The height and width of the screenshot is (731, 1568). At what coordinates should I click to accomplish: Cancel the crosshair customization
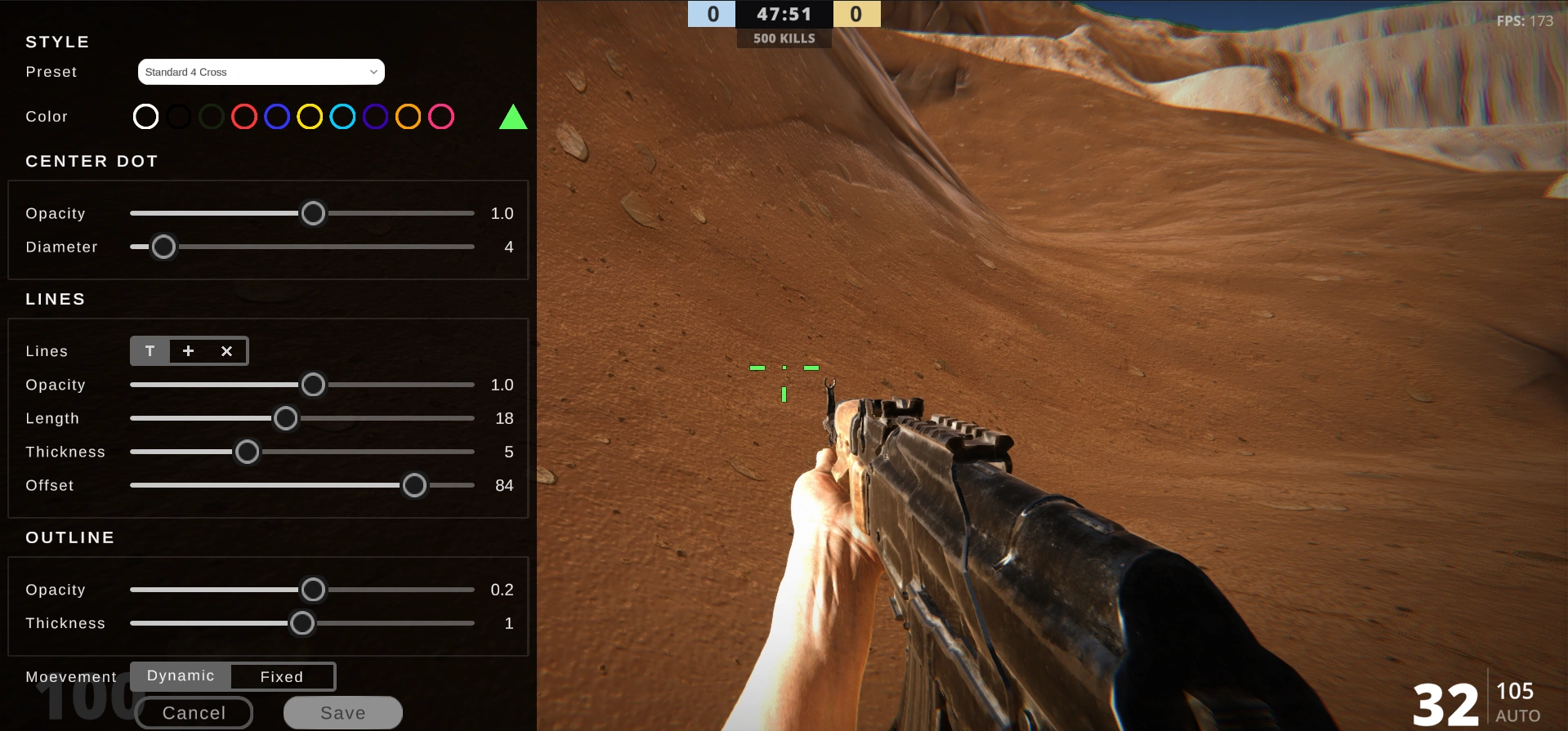point(194,712)
